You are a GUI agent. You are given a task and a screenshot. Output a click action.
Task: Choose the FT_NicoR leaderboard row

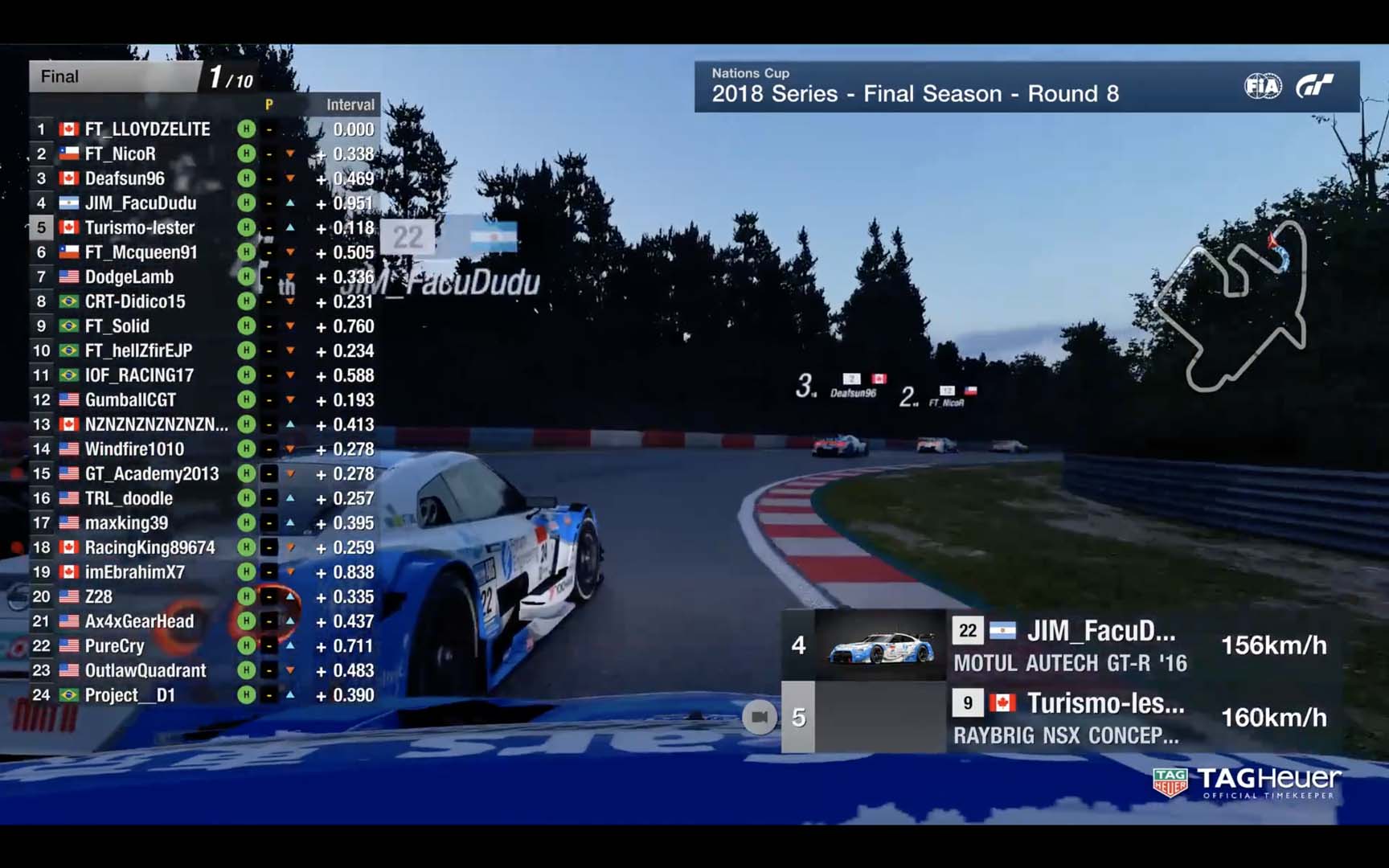point(121,154)
